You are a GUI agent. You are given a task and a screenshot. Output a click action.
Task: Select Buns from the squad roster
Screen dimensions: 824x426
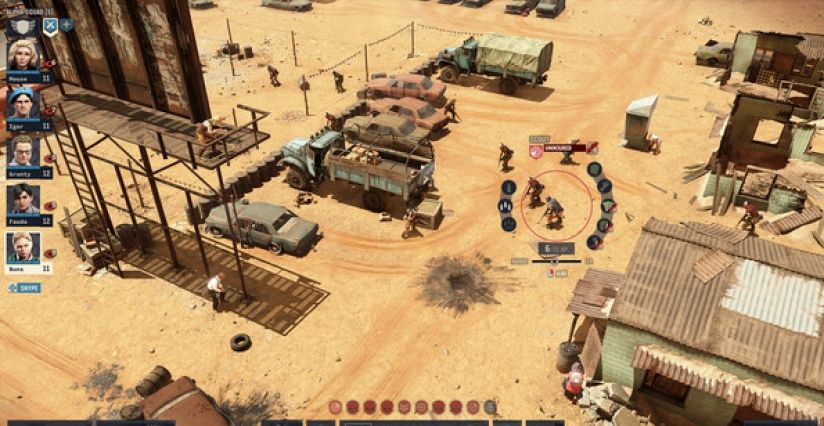click(22, 247)
